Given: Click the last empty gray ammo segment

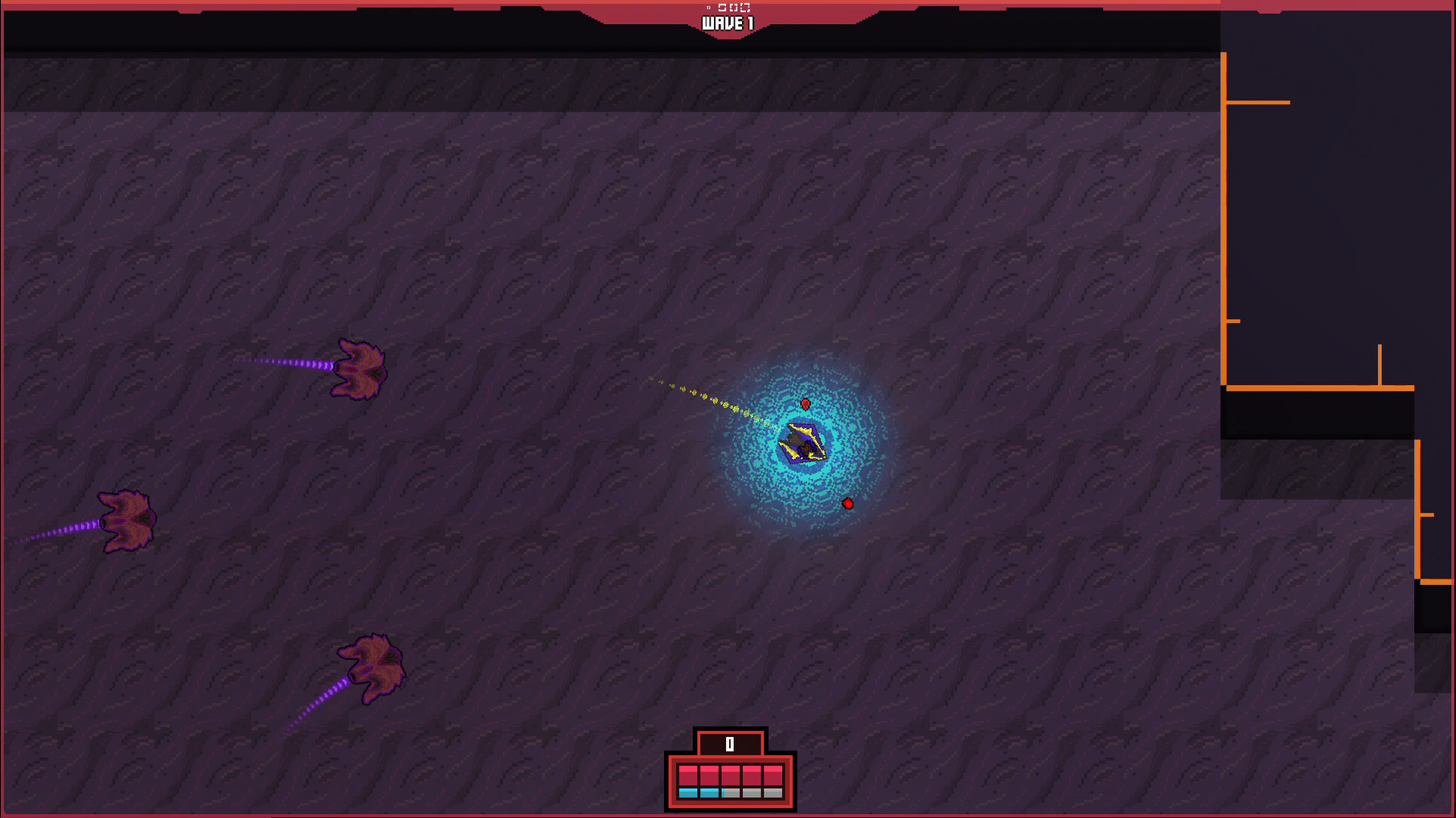Looking at the screenshot, I should (773, 793).
